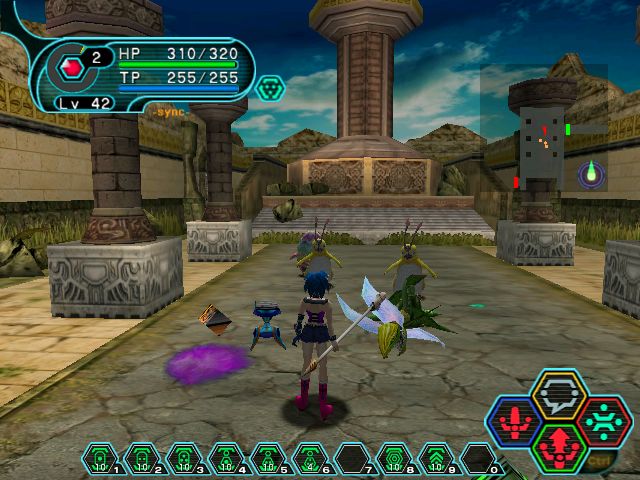Screen dimensions: 640x480
Task: Use the item in quick slot 1
Action: (99, 459)
